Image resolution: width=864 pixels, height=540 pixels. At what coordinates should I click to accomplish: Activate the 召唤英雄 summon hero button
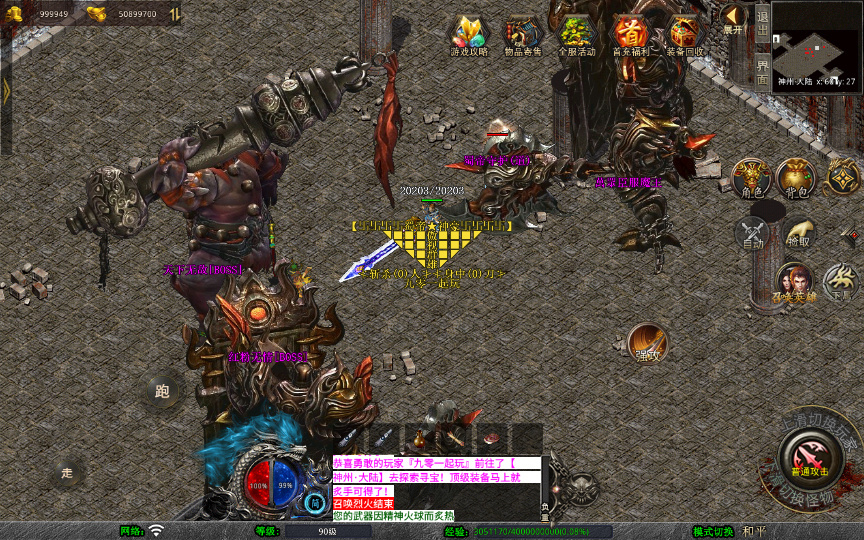click(794, 283)
